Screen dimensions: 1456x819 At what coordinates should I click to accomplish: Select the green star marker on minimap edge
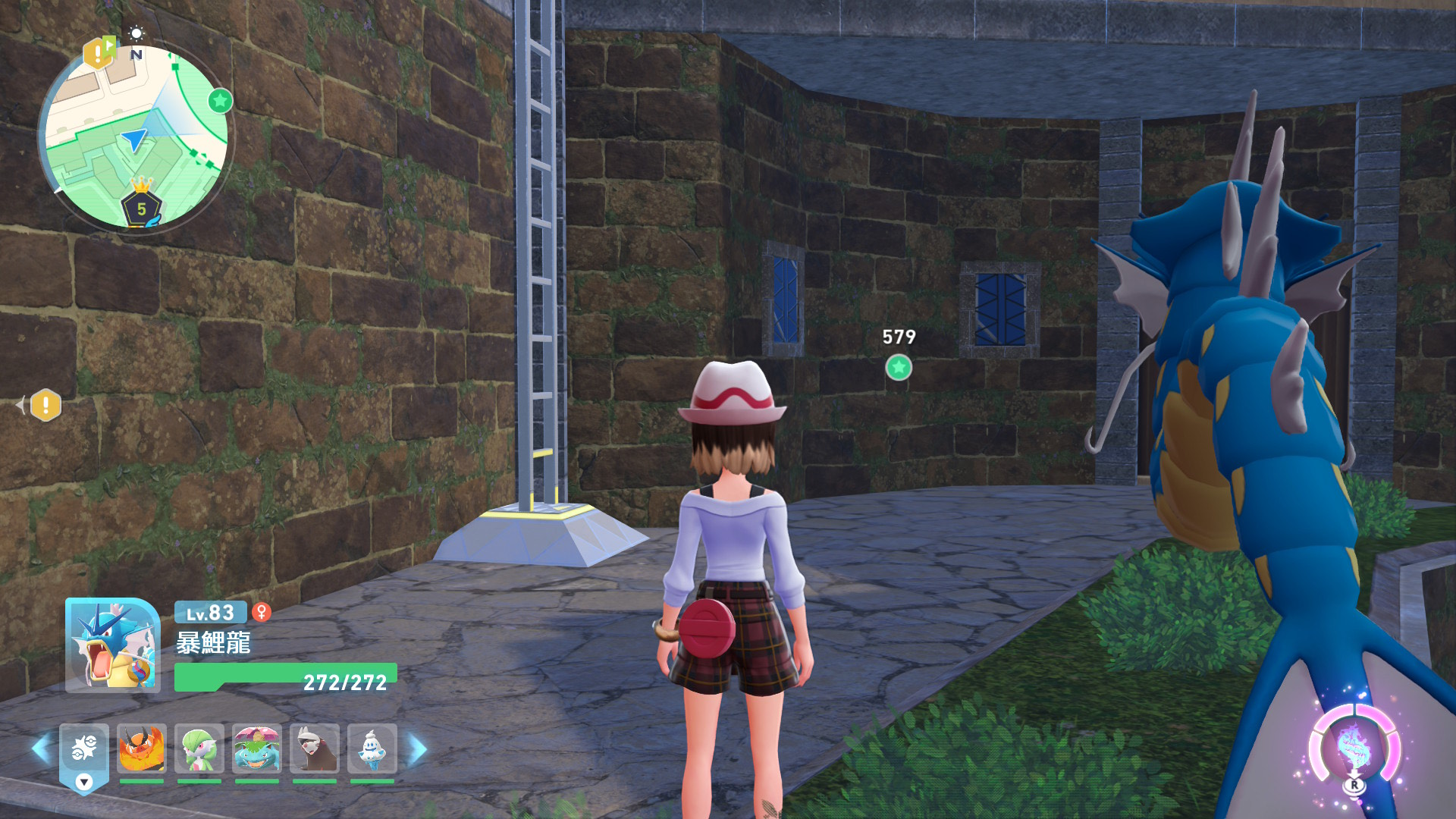(220, 100)
